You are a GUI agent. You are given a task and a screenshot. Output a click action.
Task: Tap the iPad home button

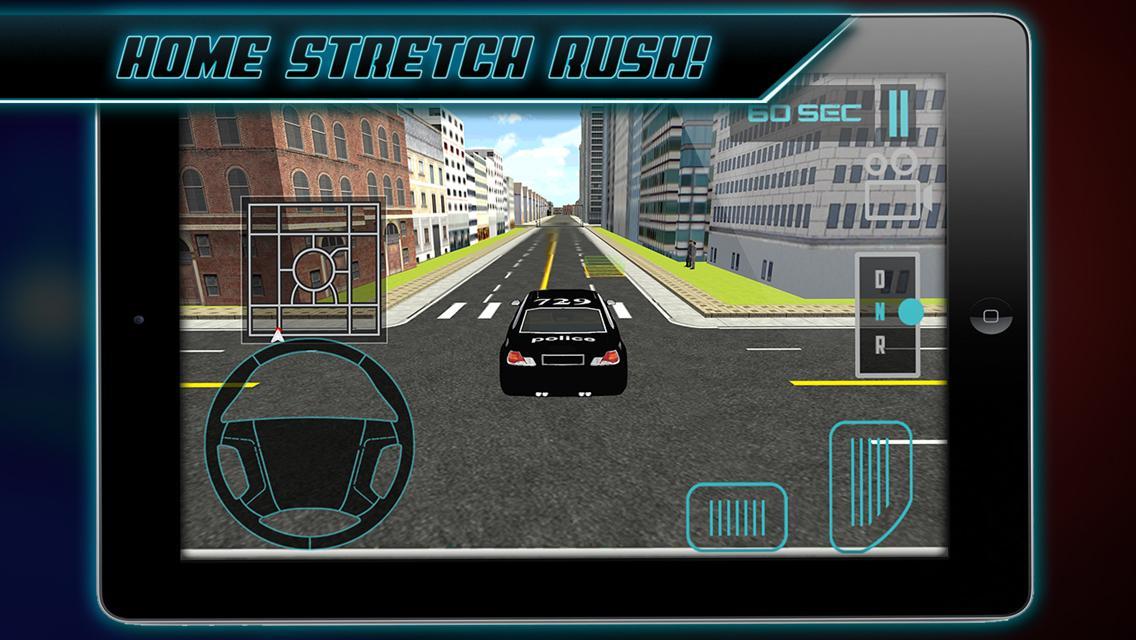tap(990, 317)
